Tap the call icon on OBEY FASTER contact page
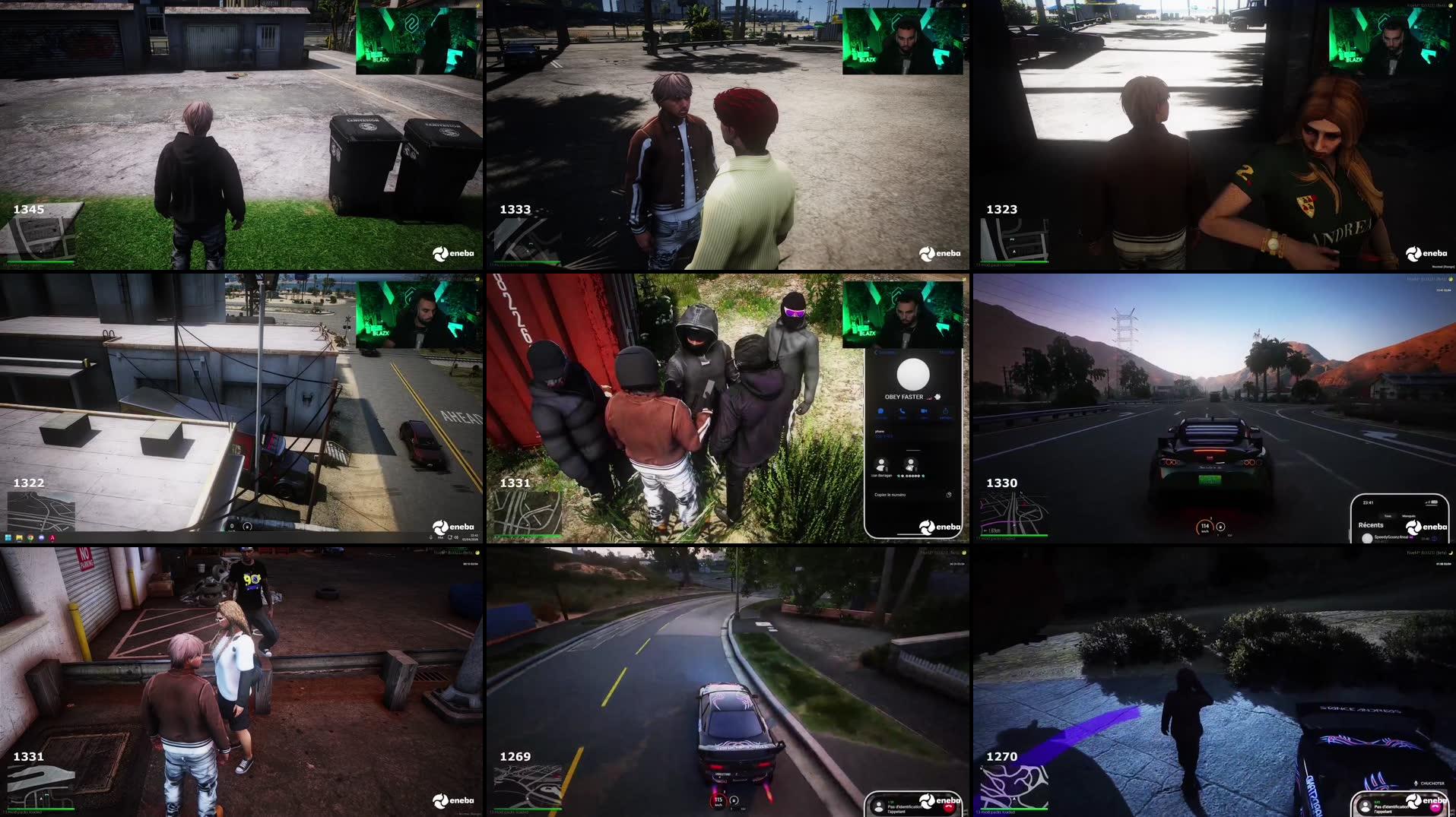Image resolution: width=1456 pixels, height=817 pixels. click(902, 412)
